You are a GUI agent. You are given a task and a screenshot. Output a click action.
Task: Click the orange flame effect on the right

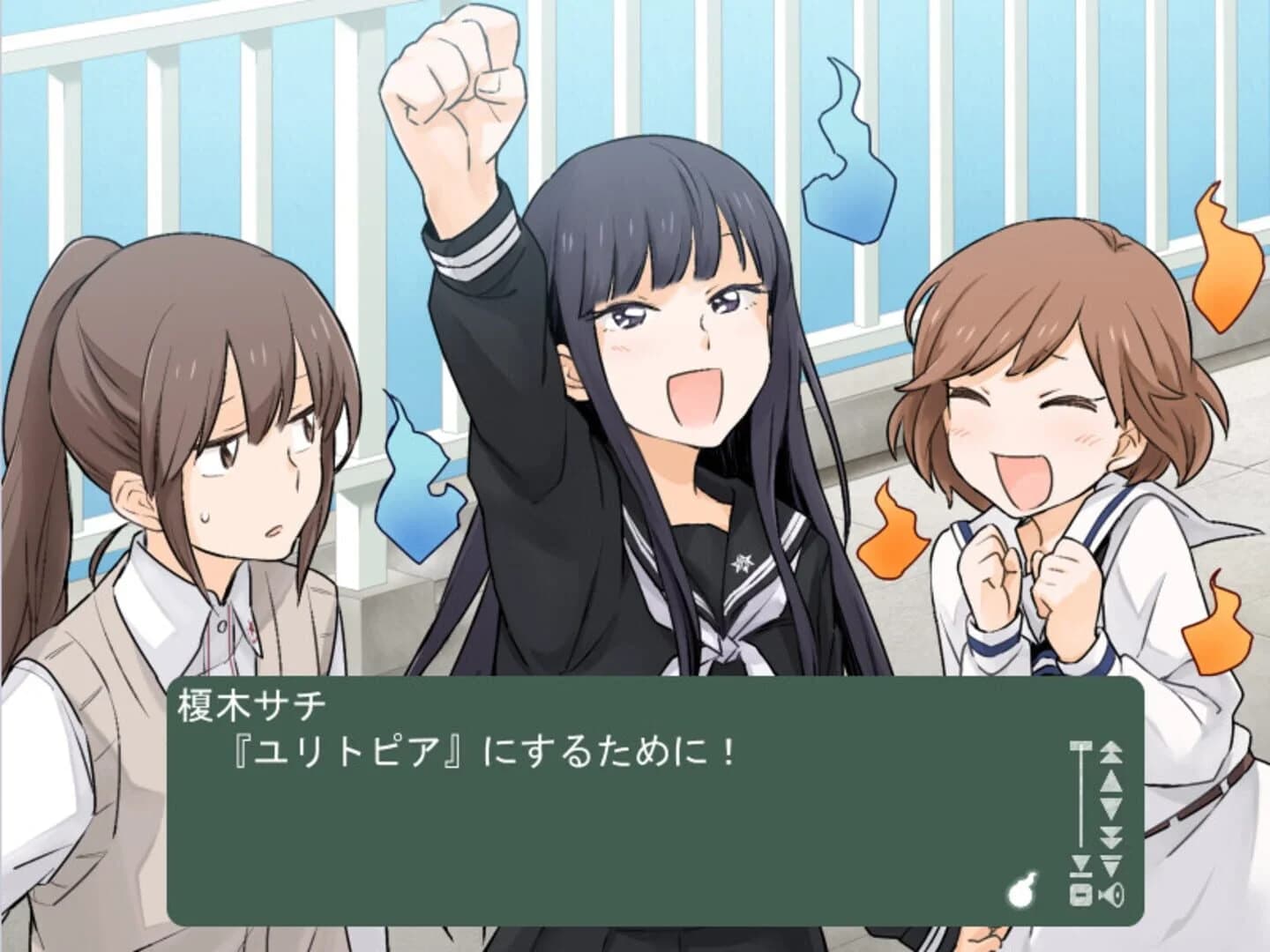[1226, 264]
